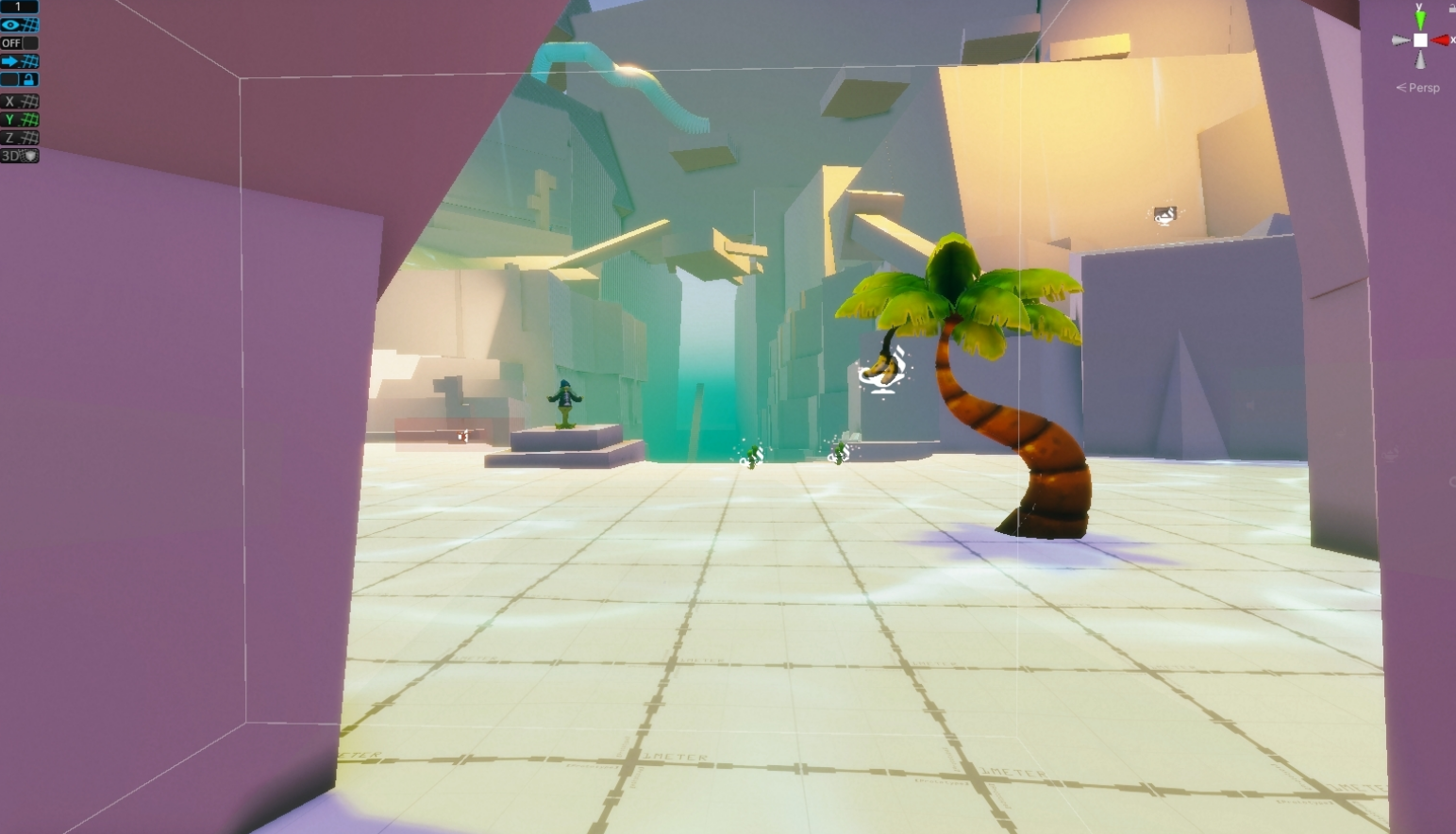1456x834 pixels.
Task: Click the gray leftward cone of the gizmo
Action: 1401,40
